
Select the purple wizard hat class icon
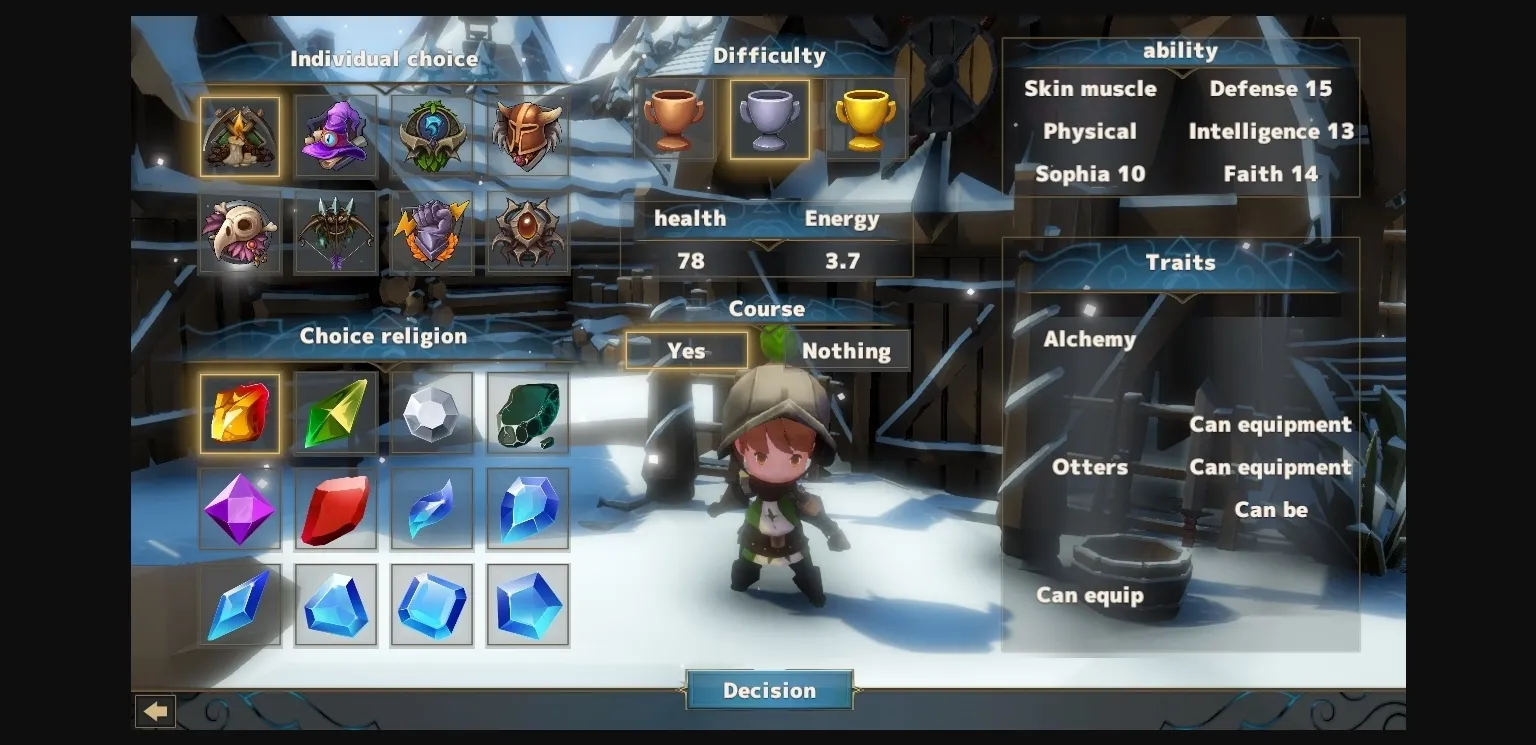pyautogui.click(x=336, y=135)
